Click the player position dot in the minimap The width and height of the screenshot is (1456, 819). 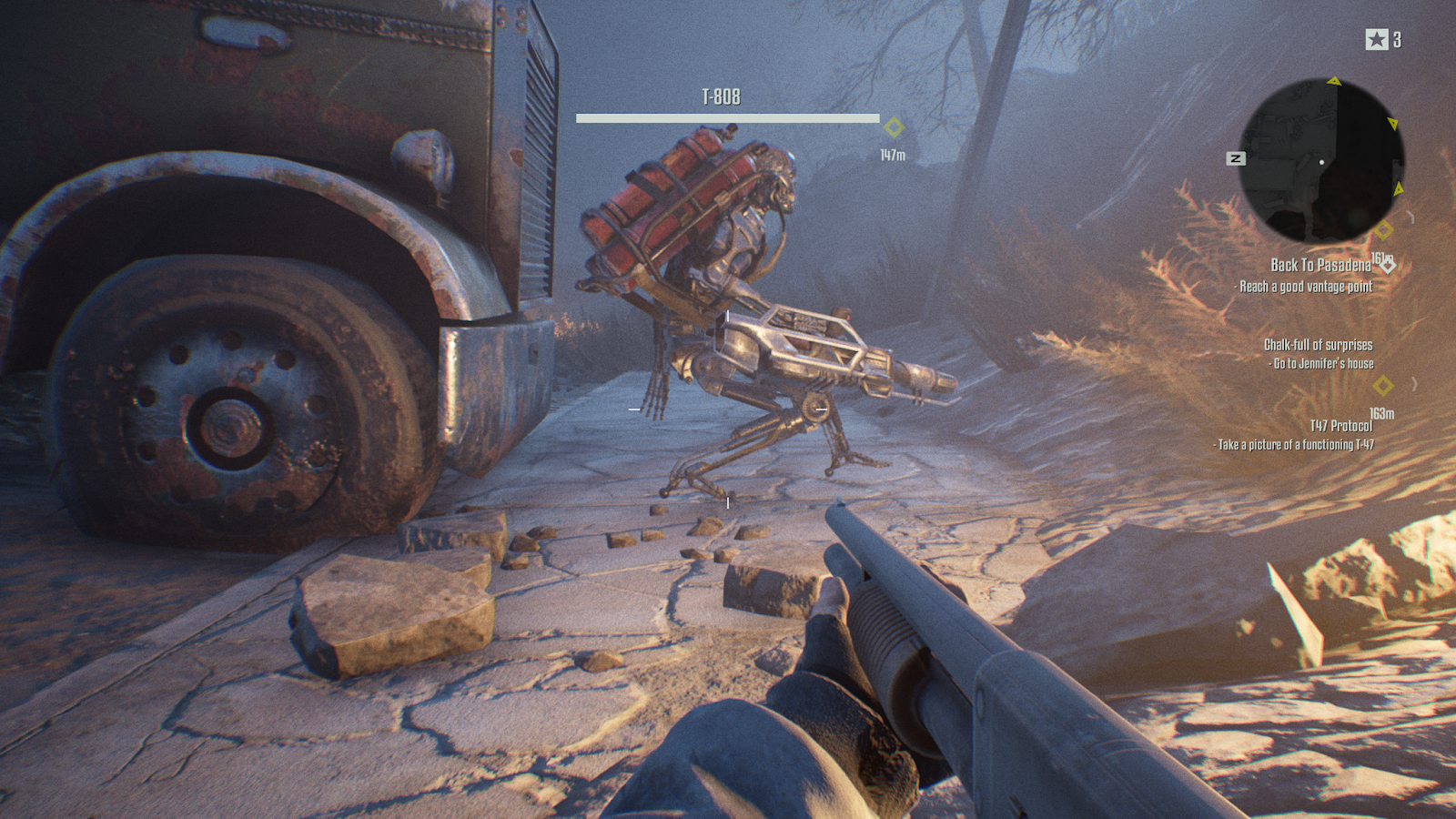click(1321, 162)
